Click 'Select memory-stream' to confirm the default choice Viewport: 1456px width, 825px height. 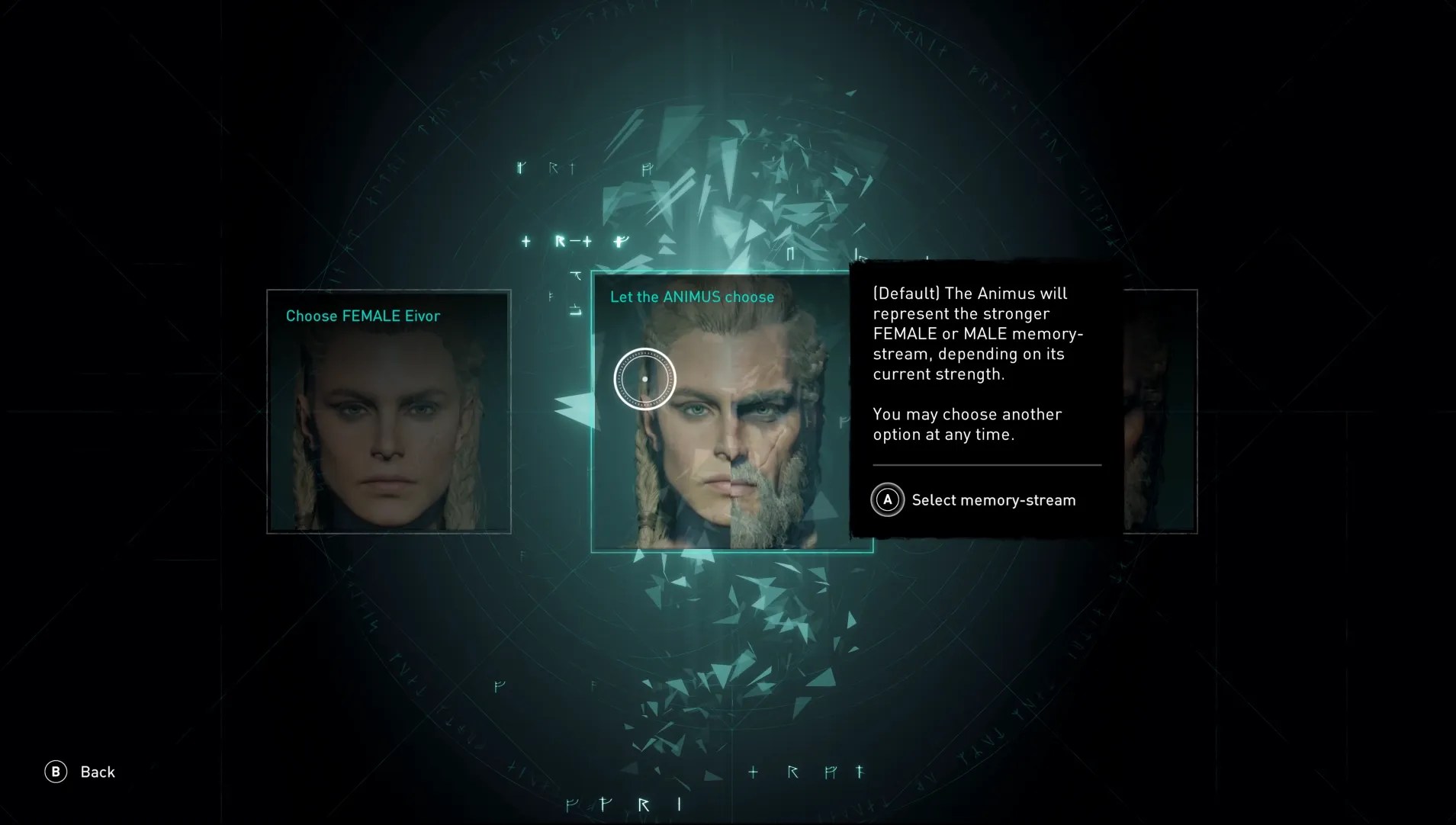point(992,500)
